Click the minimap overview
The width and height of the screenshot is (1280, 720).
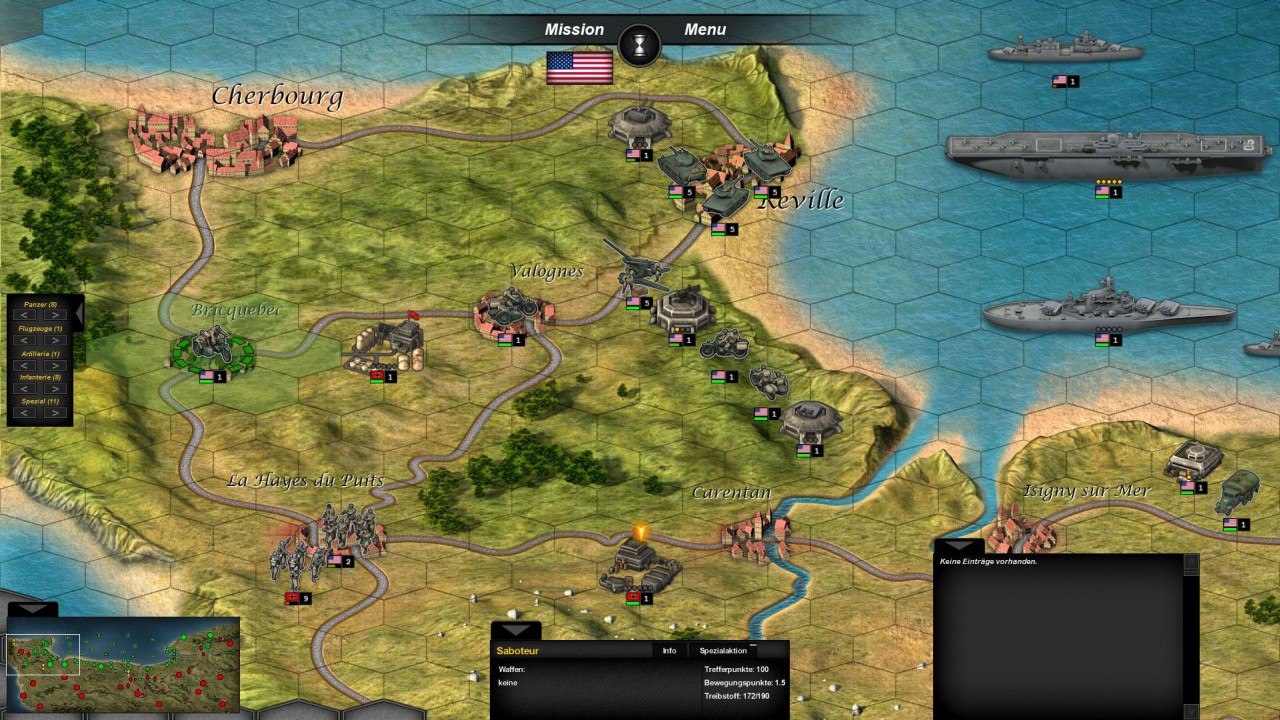click(x=123, y=664)
